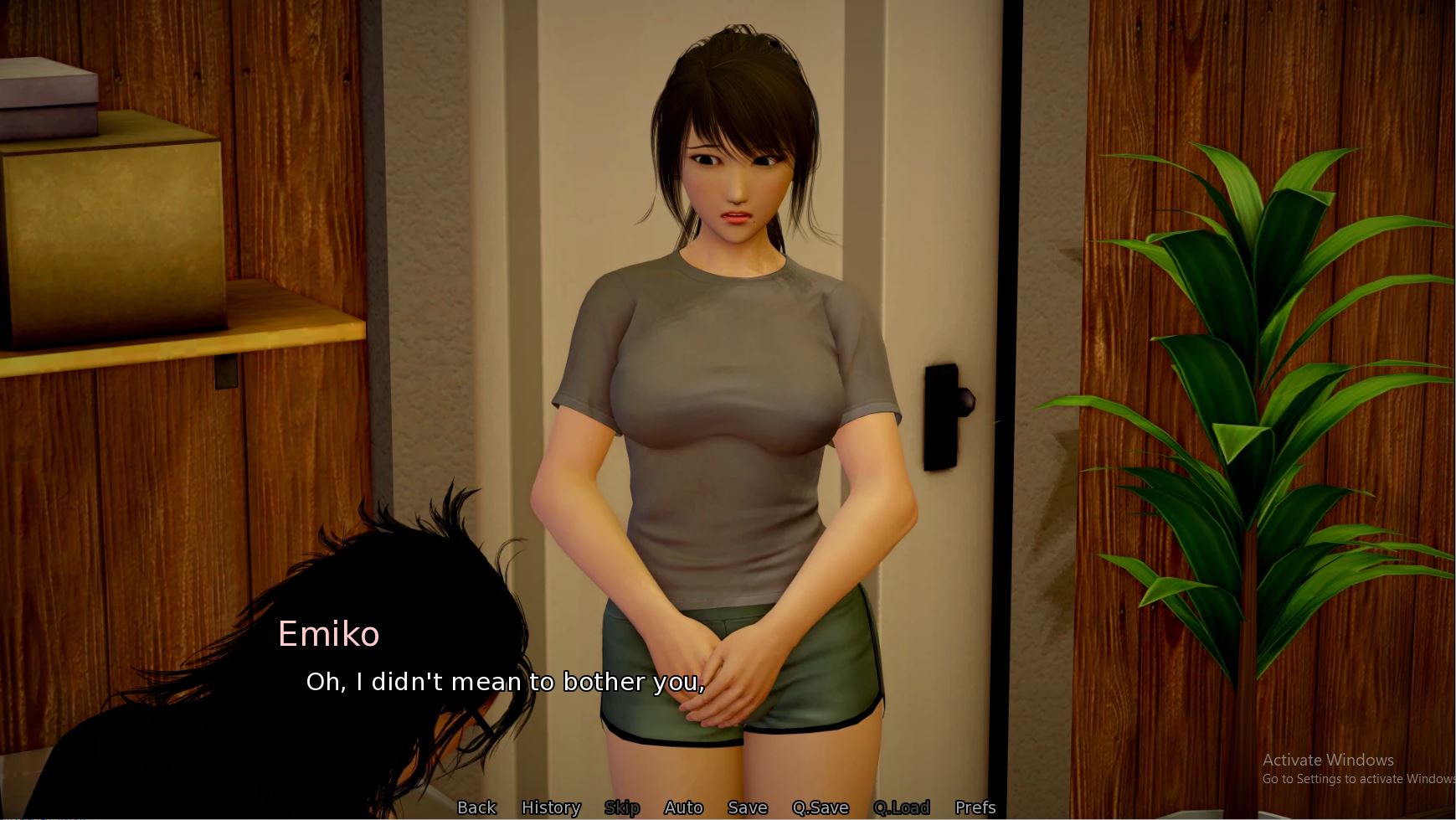Go back one line with Back
Viewport: 1456px width, 820px height.
[x=476, y=807]
